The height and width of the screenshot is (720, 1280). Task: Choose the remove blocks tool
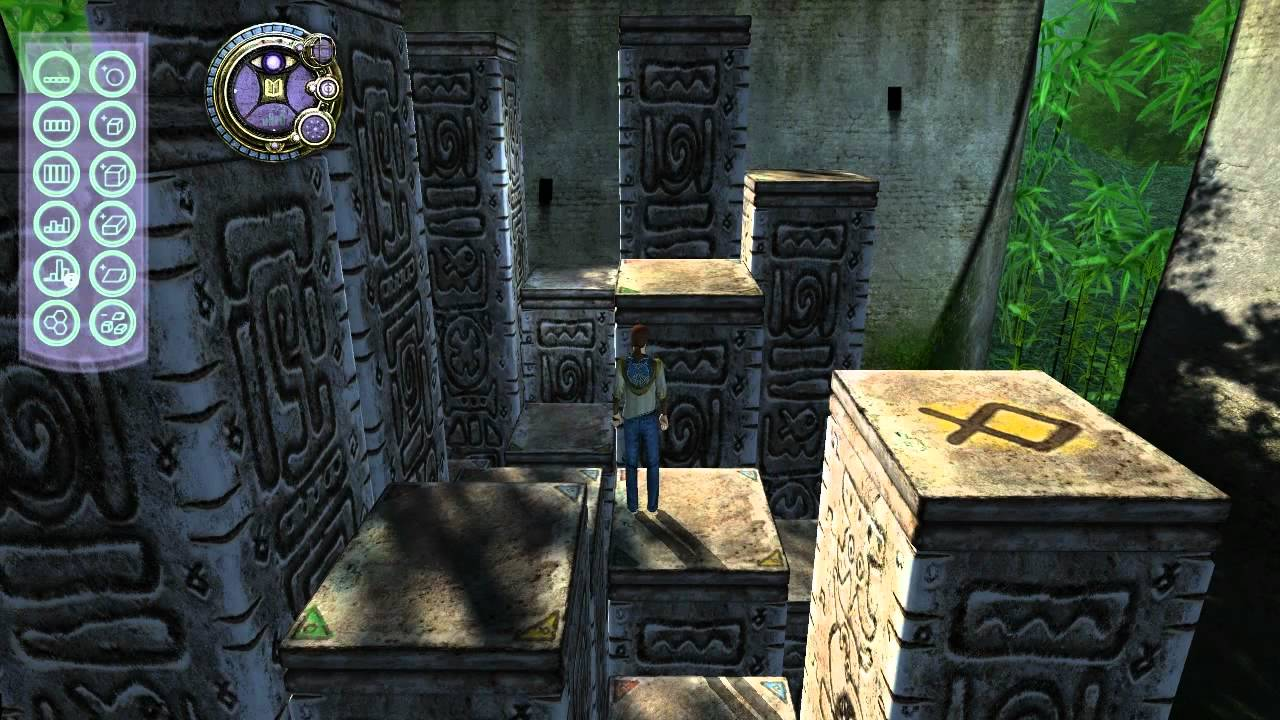112,323
